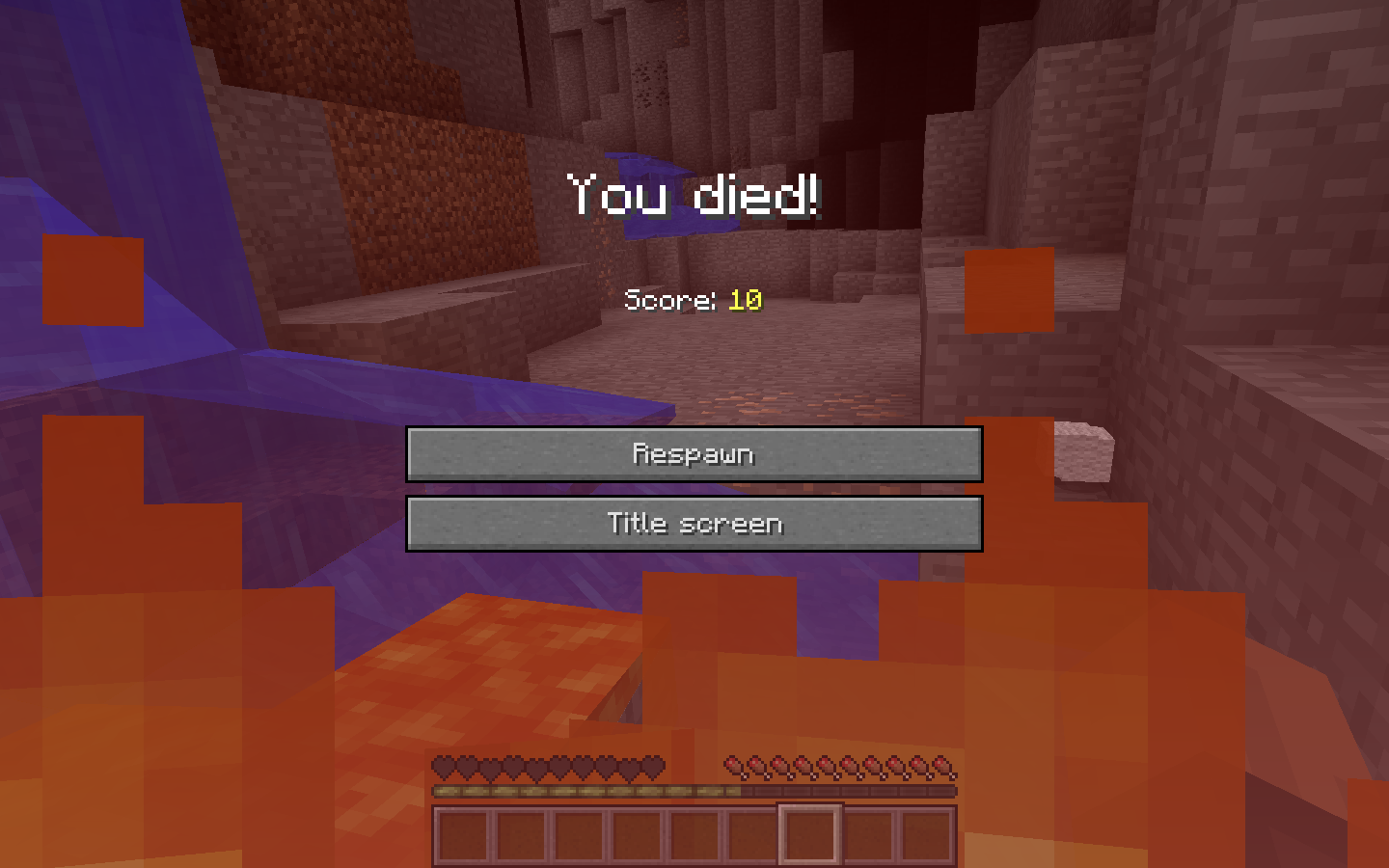Image resolution: width=1389 pixels, height=868 pixels.
Task: Click the word 'Score' above the buttons
Action: (x=667, y=302)
